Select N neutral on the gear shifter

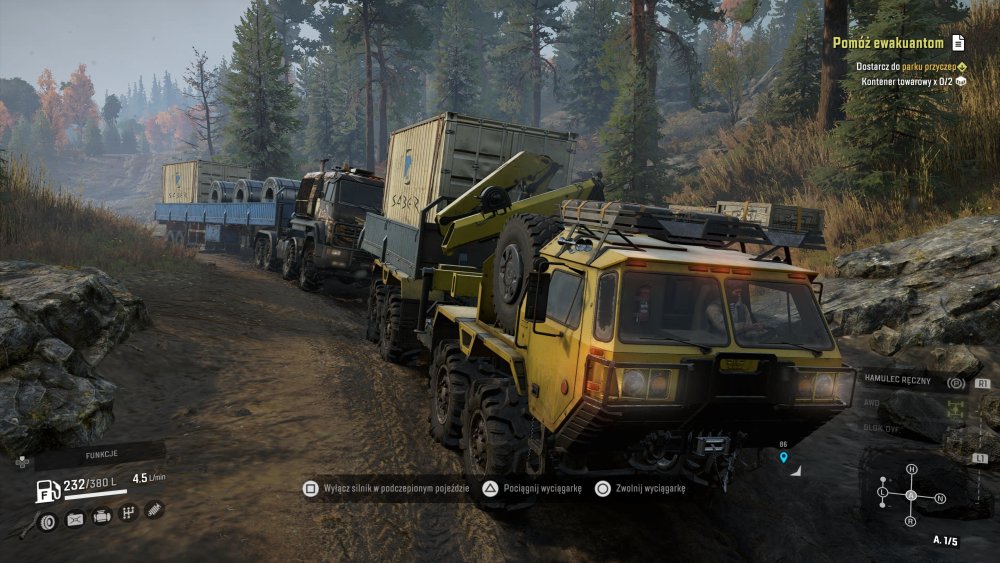coord(940,497)
